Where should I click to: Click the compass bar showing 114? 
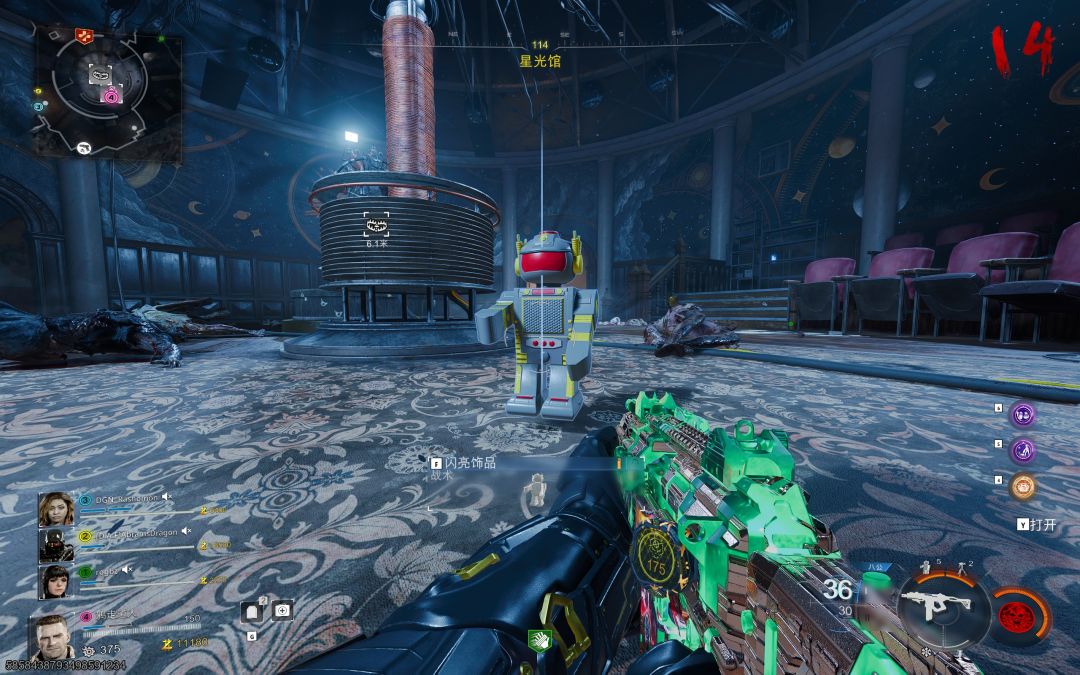[540, 46]
